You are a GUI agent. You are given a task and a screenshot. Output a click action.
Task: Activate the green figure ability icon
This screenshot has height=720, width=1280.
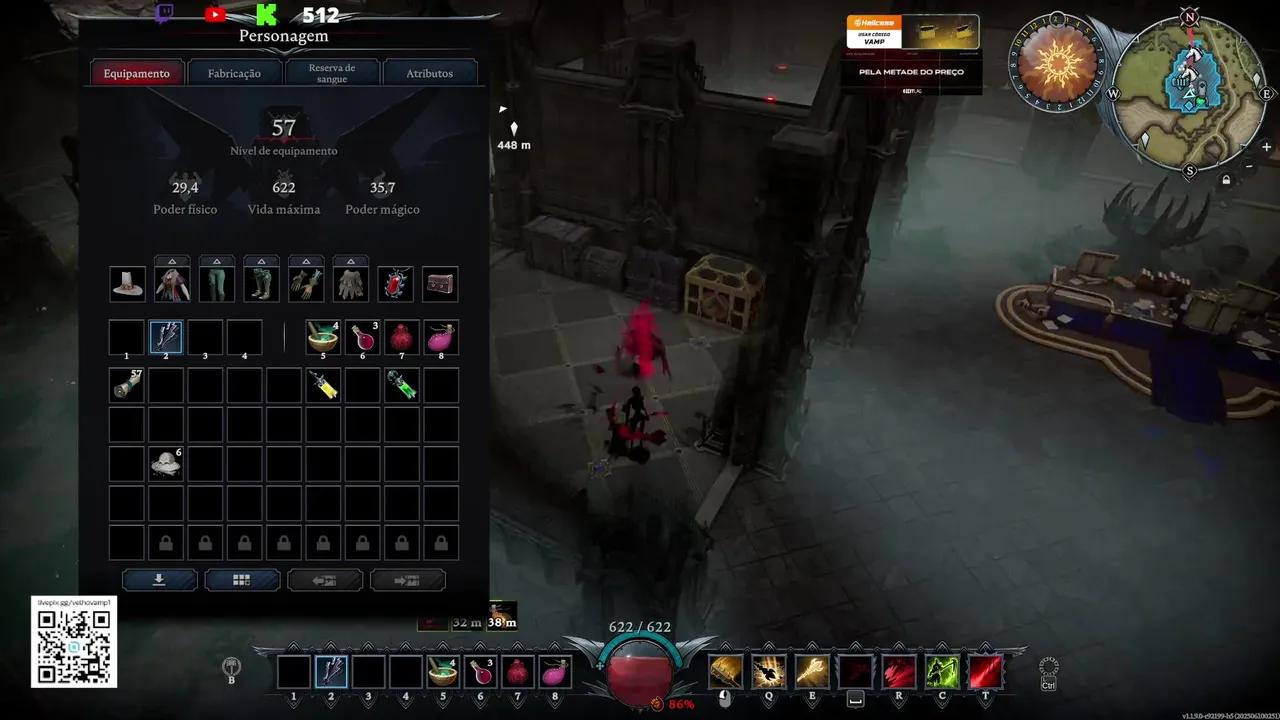point(942,671)
